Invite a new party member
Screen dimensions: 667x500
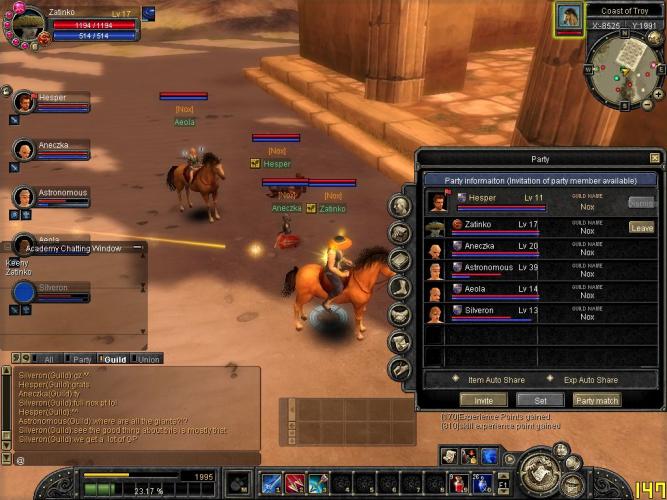(x=482, y=400)
